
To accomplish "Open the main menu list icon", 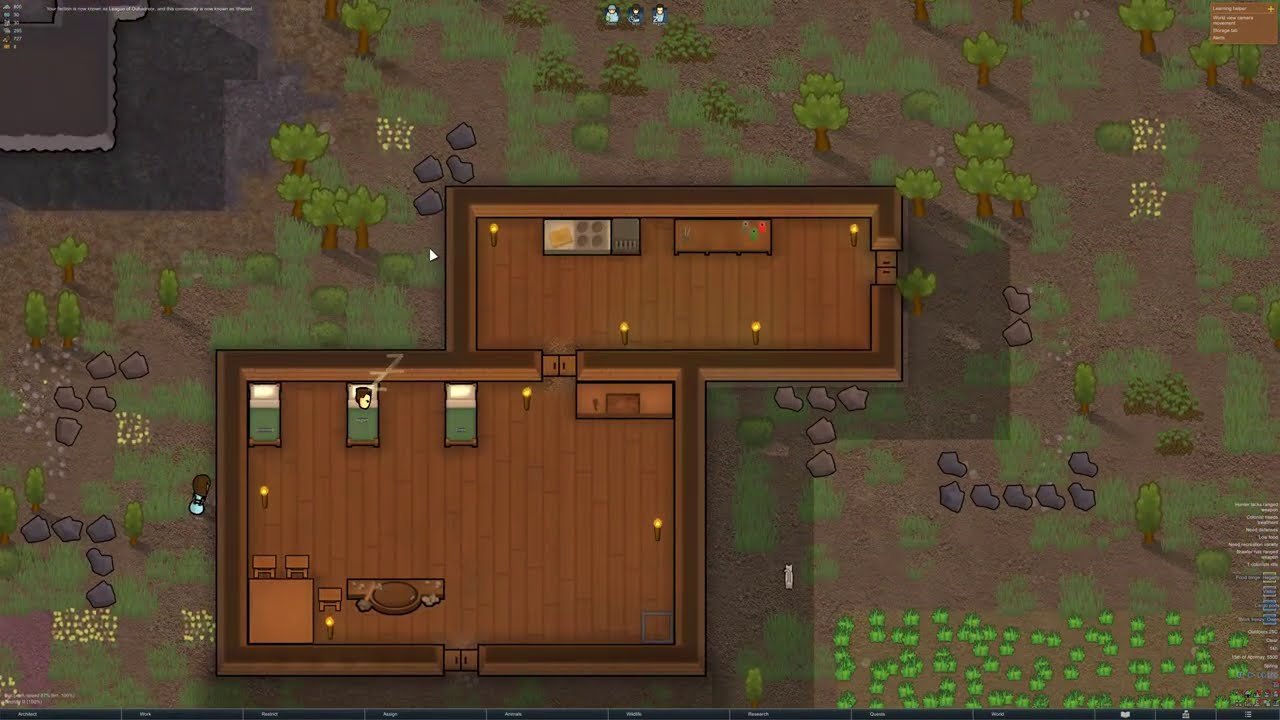I will coord(1246,714).
